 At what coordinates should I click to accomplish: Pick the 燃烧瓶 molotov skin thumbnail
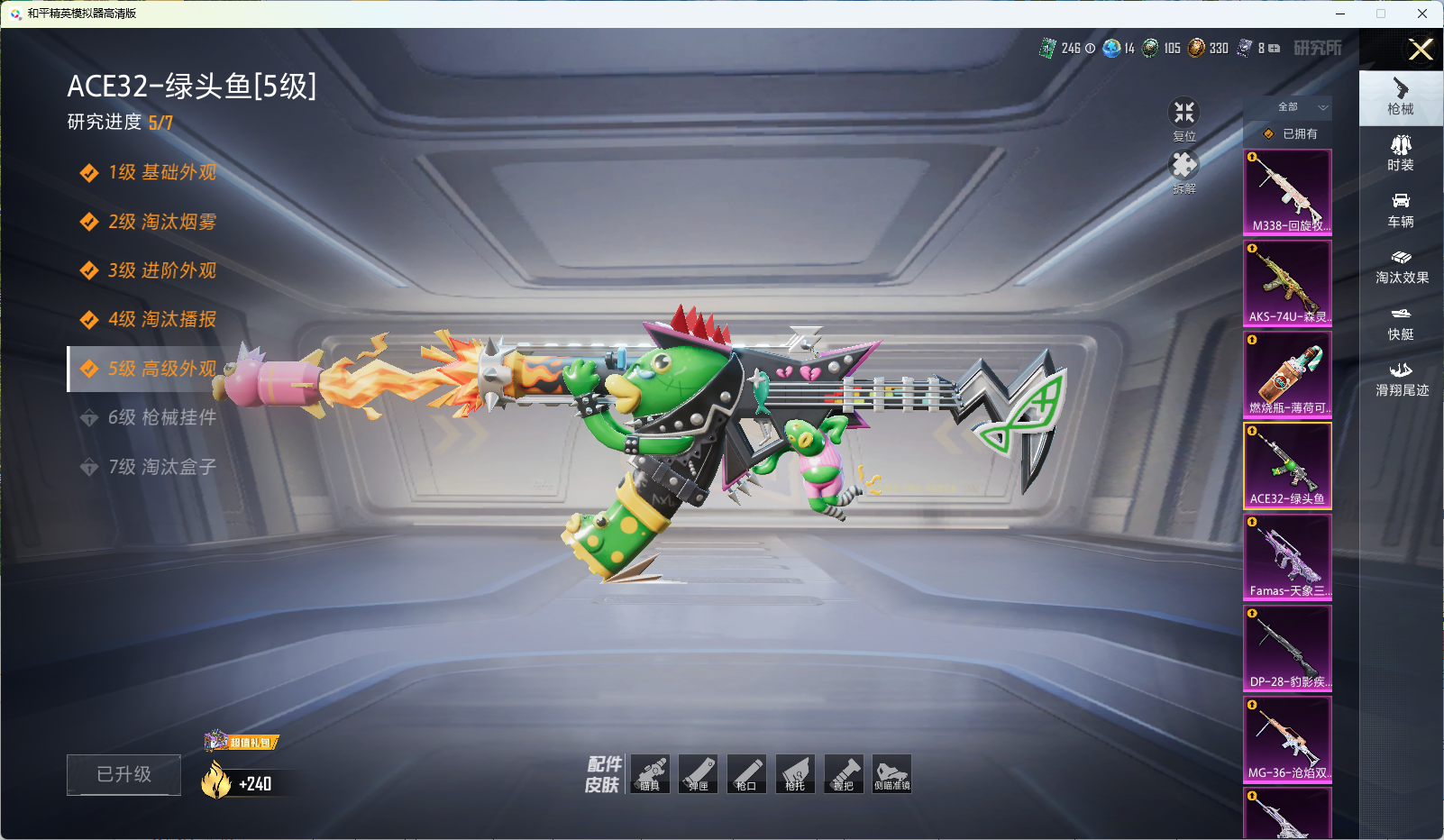pos(1287,374)
